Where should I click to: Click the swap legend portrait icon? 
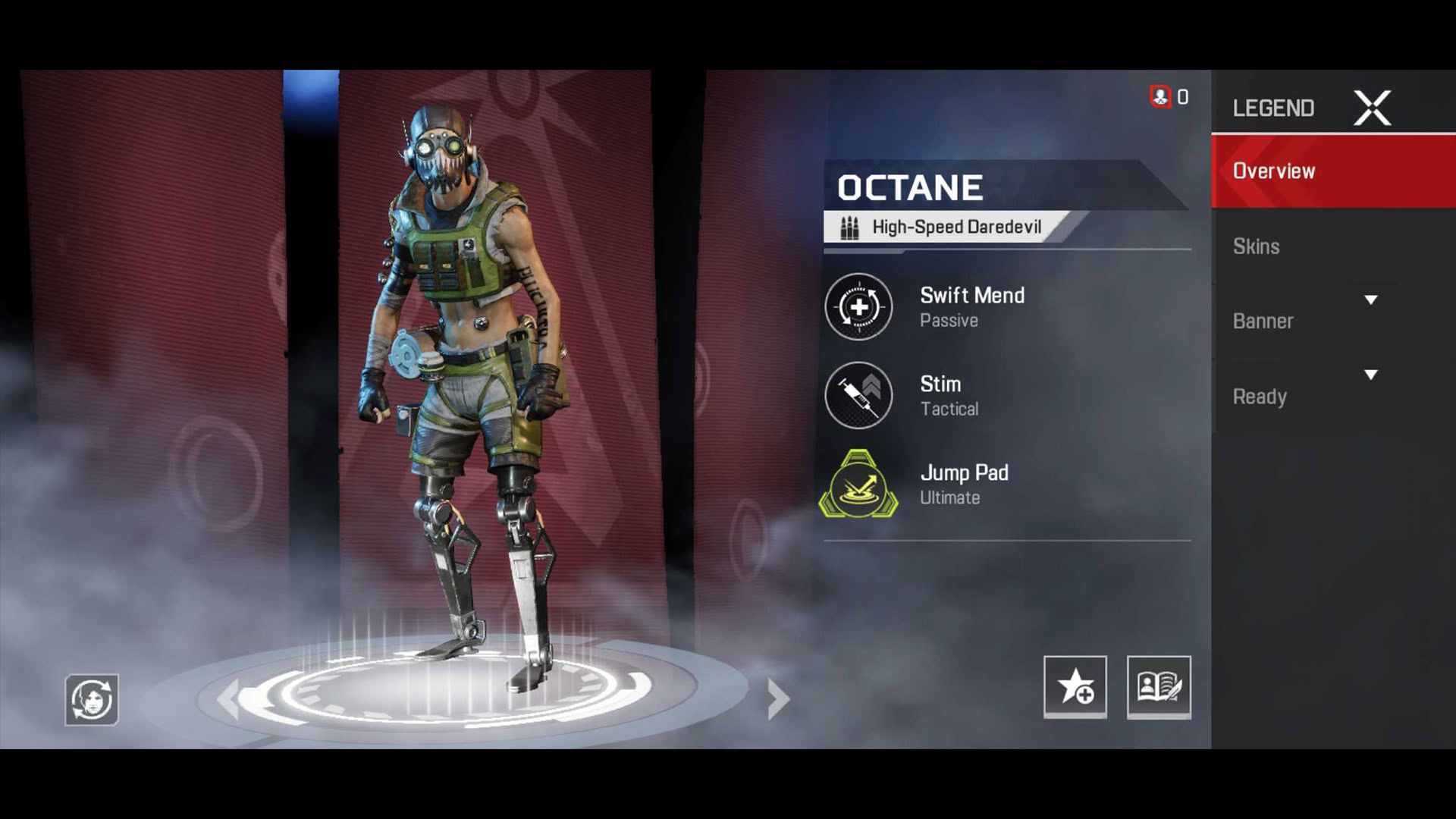[92, 699]
